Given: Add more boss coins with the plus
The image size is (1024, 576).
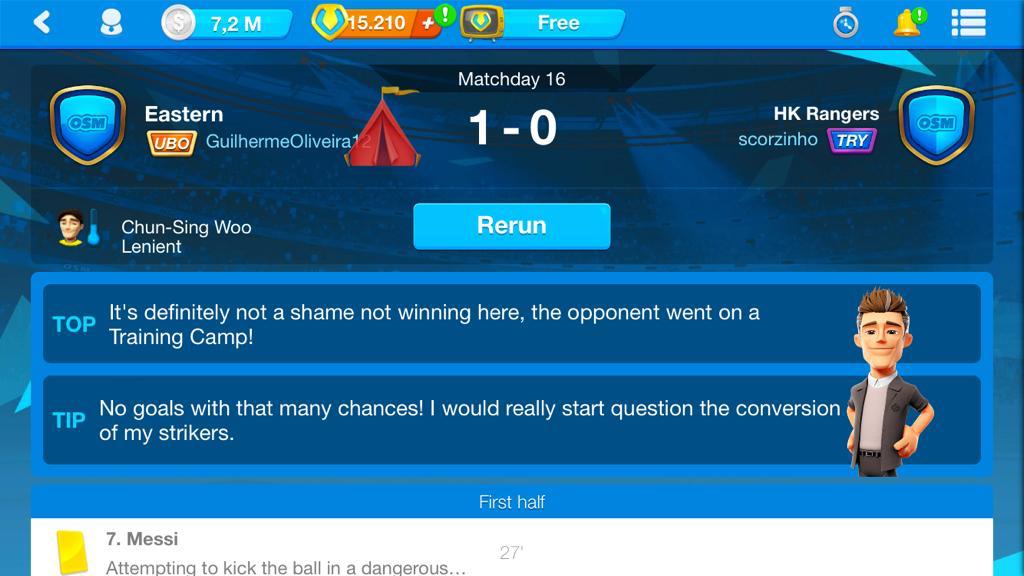Looking at the screenshot, I should [x=428, y=23].
